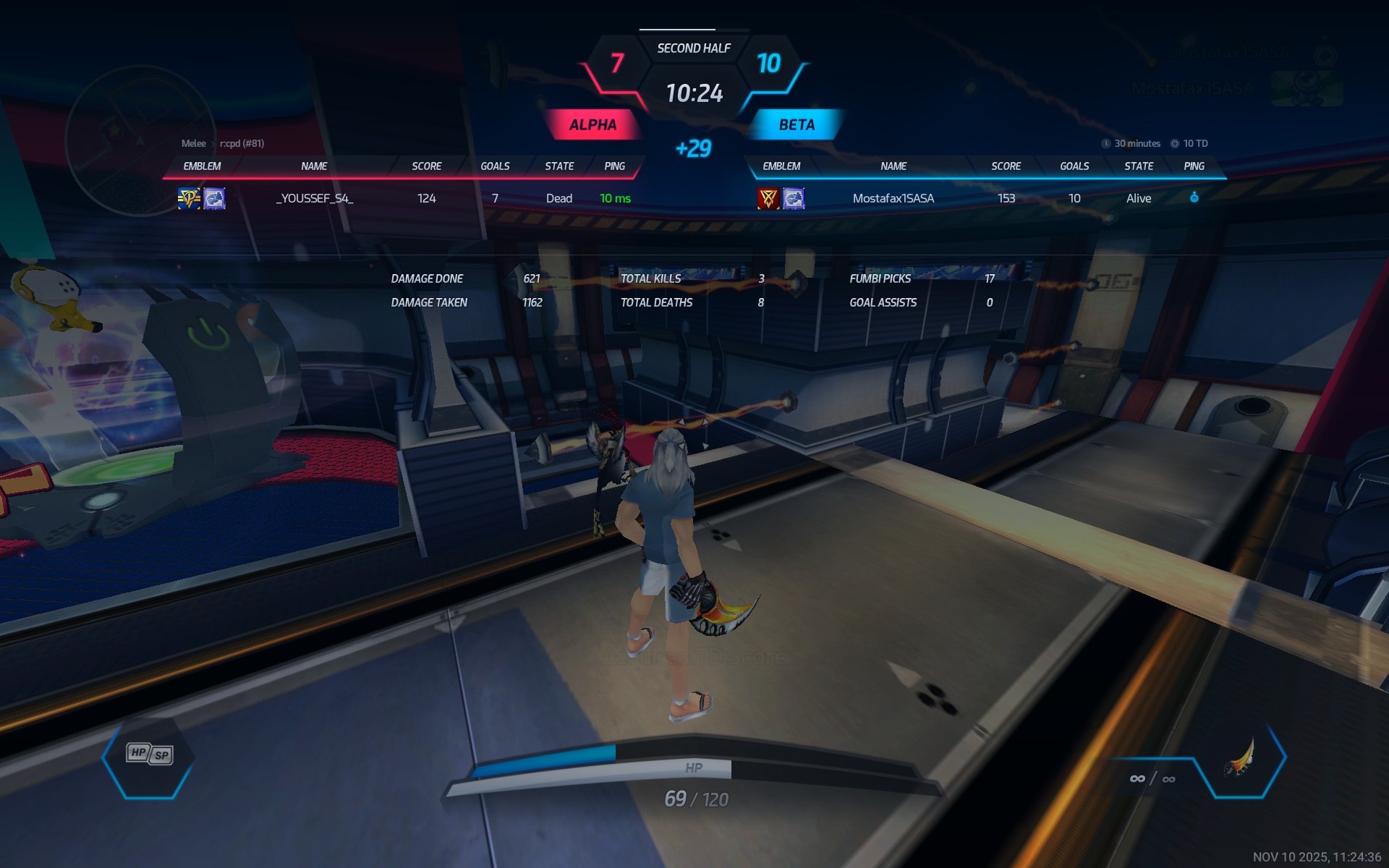Click Mostafax1SASA's red emblem icon
Viewport: 1389px width, 868px height.
[x=768, y=198]
